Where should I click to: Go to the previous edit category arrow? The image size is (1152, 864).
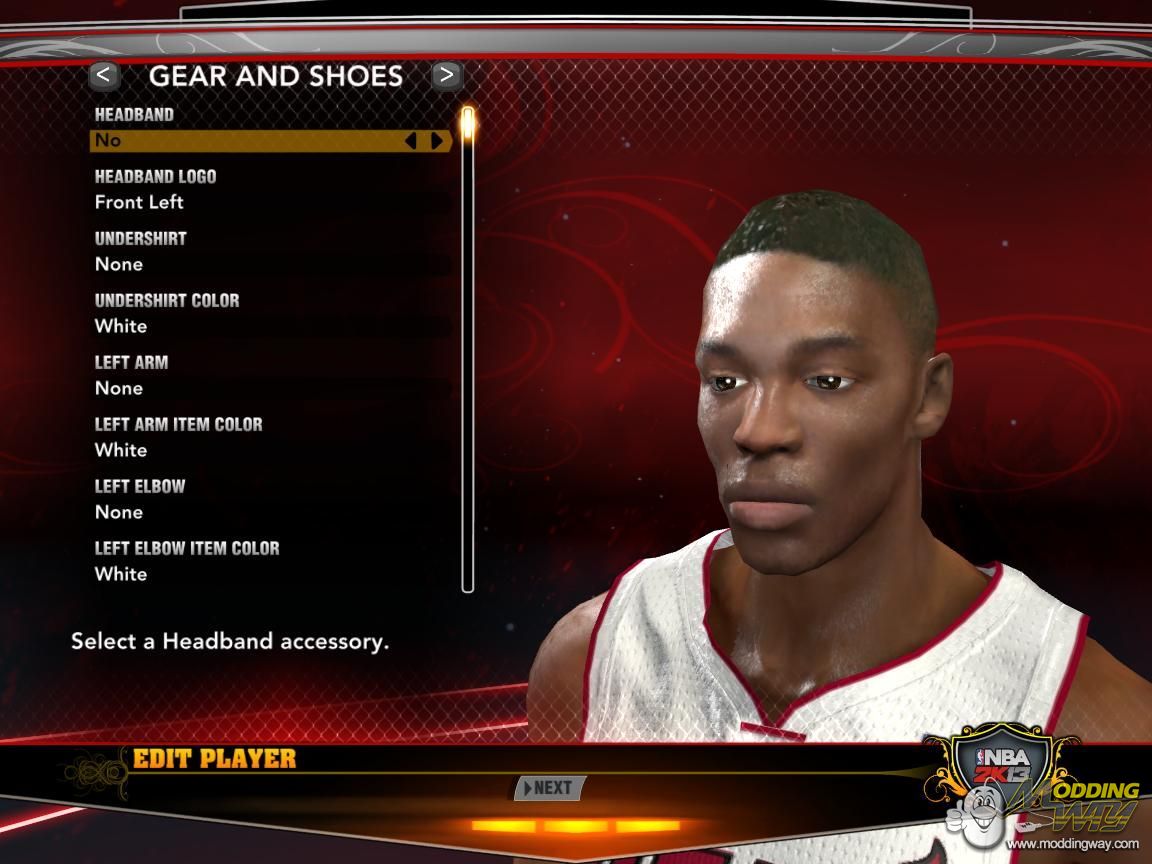click(x=104, y=75)
